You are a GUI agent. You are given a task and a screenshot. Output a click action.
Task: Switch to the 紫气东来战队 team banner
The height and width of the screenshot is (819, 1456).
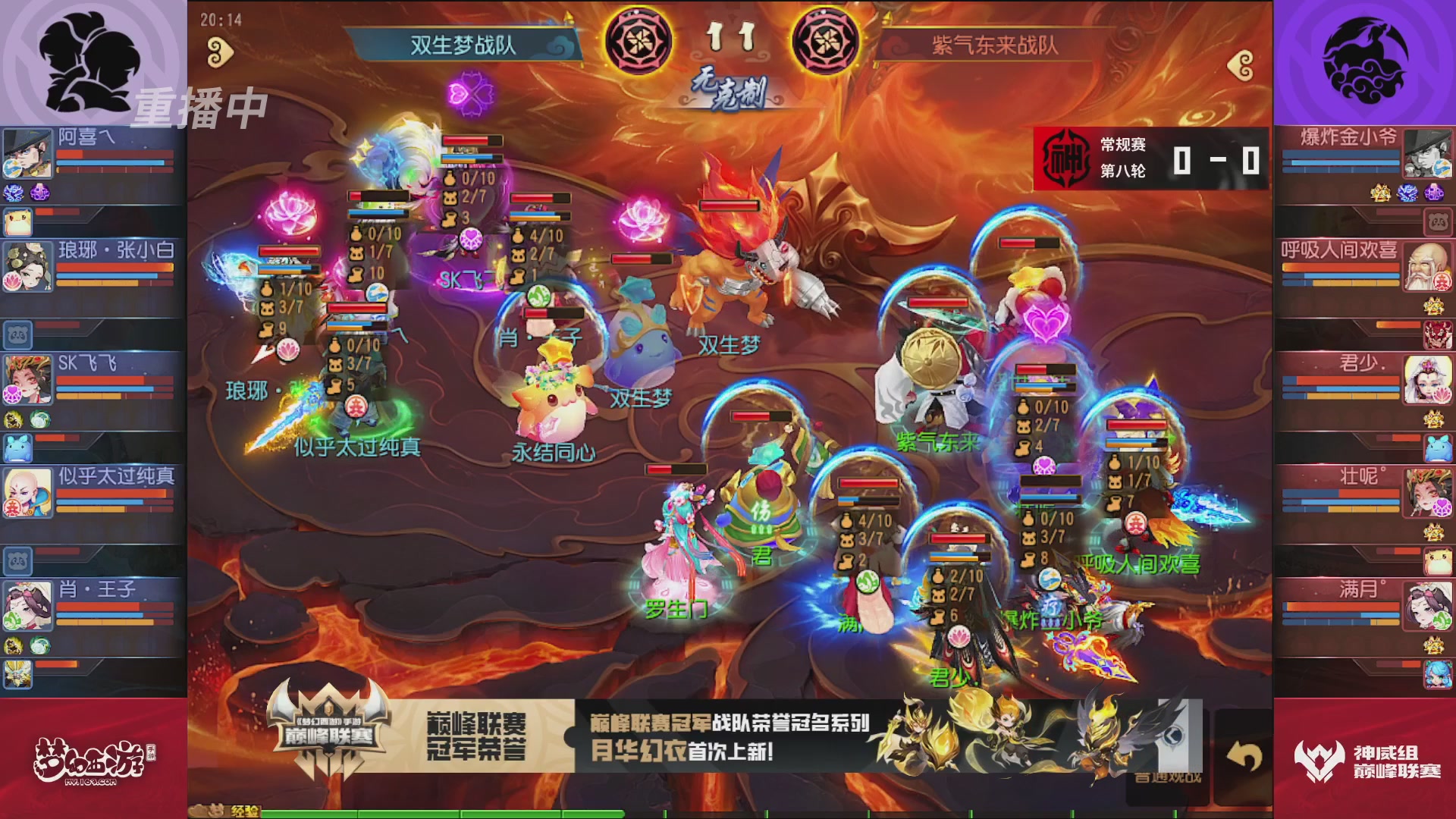(x=993, y=43)
